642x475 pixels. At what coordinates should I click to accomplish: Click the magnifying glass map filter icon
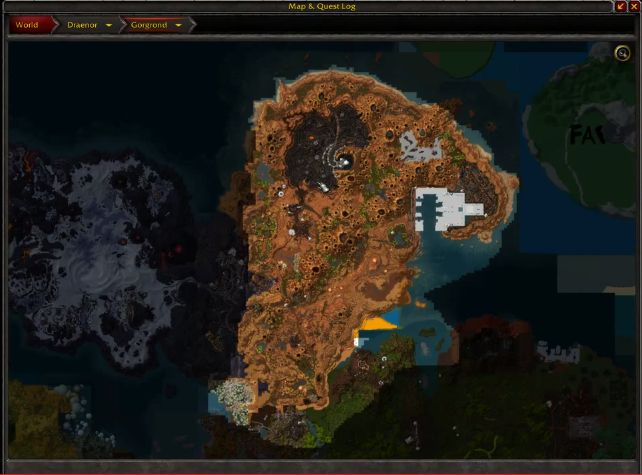click(x=623, y=54)
